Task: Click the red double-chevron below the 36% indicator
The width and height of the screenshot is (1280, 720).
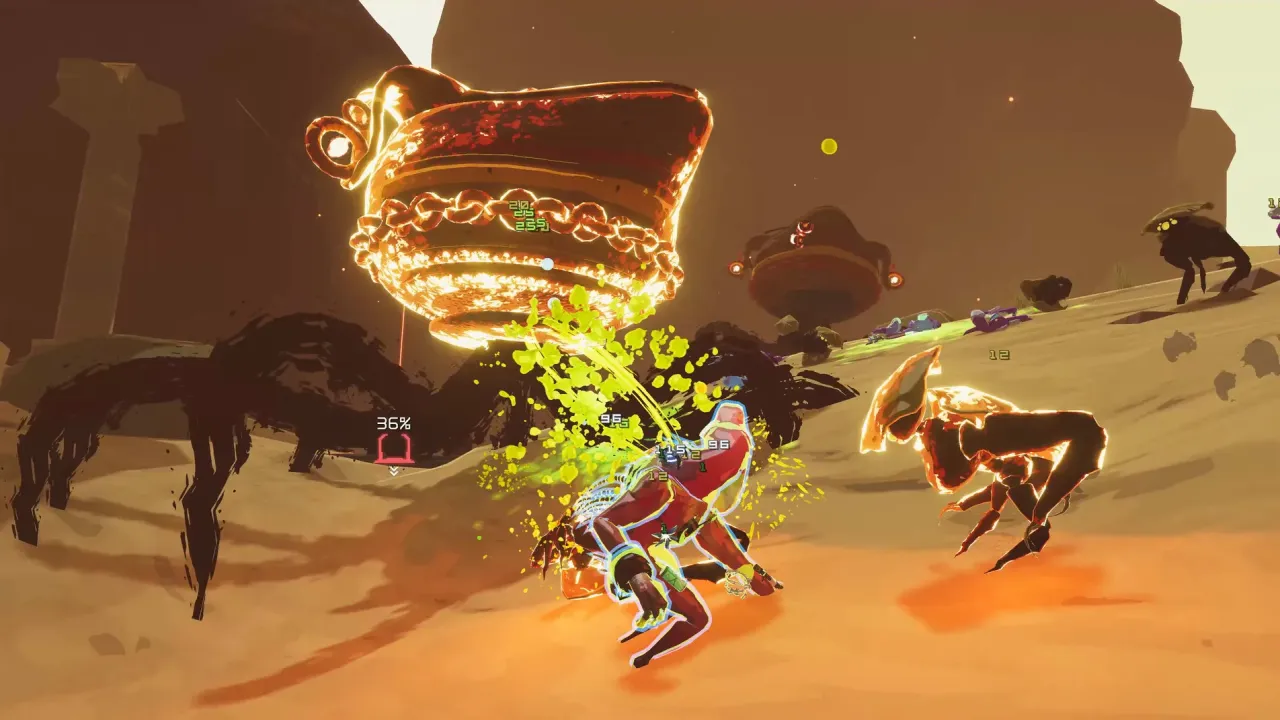Action: [394, 470]
